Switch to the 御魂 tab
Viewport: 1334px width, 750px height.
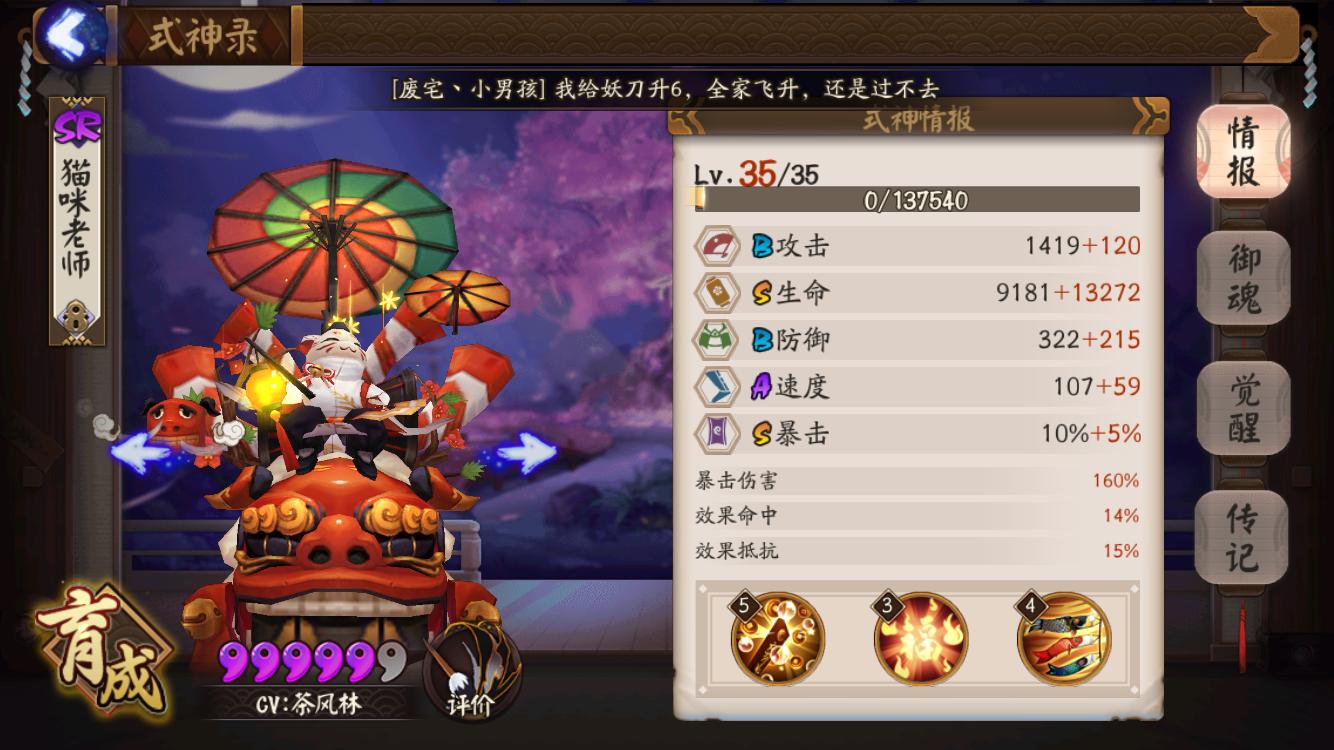click(1242, 277)
